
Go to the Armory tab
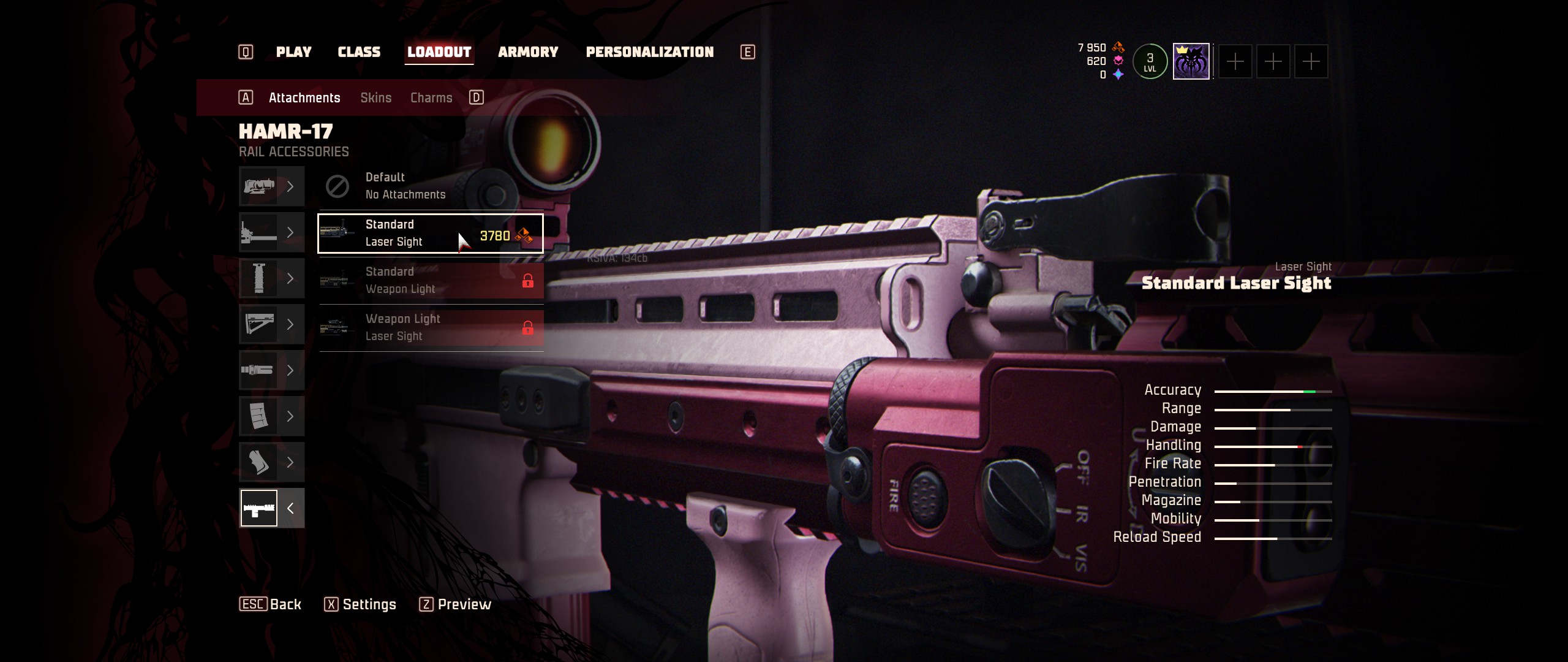528,52
